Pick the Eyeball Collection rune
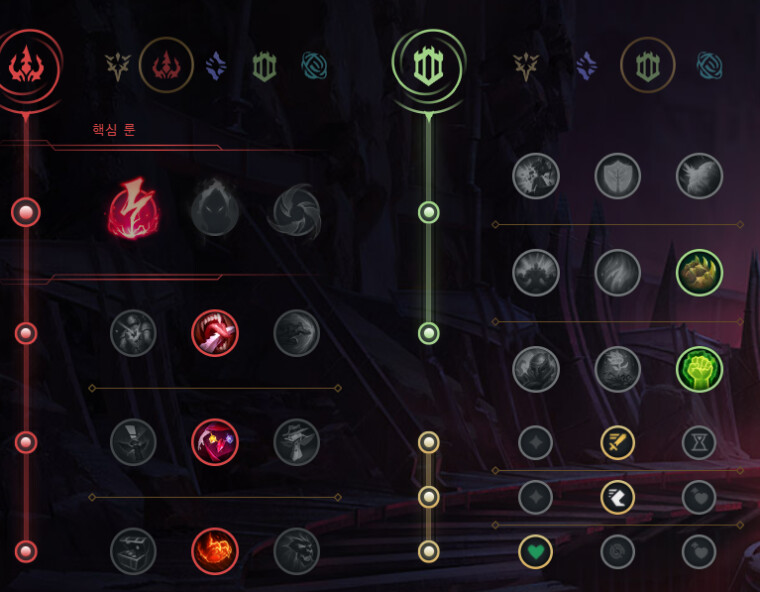The image size is (760, 592). coord(215,442)
